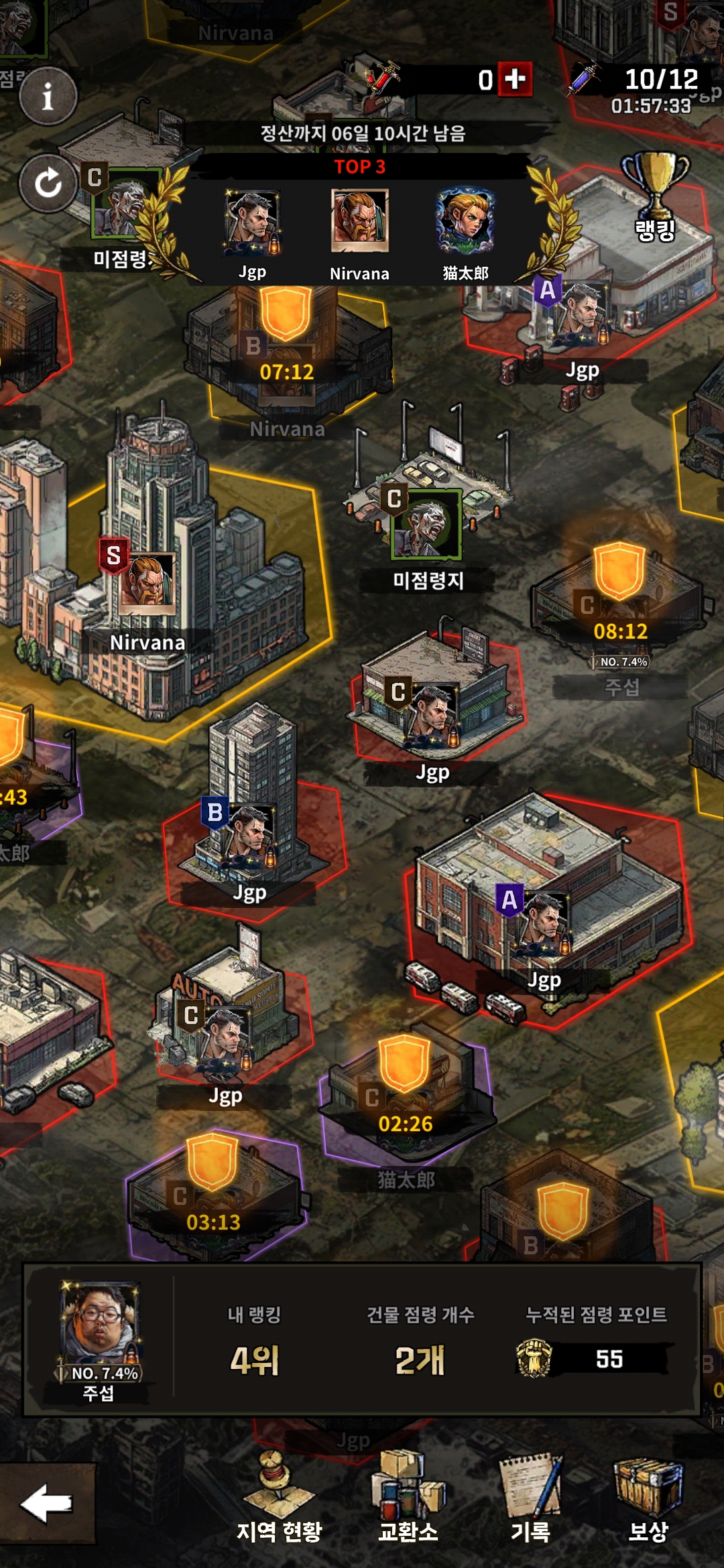View the 기록 records log
This screenshot has width=724, height=1568.
click(x=531, y=1500)
